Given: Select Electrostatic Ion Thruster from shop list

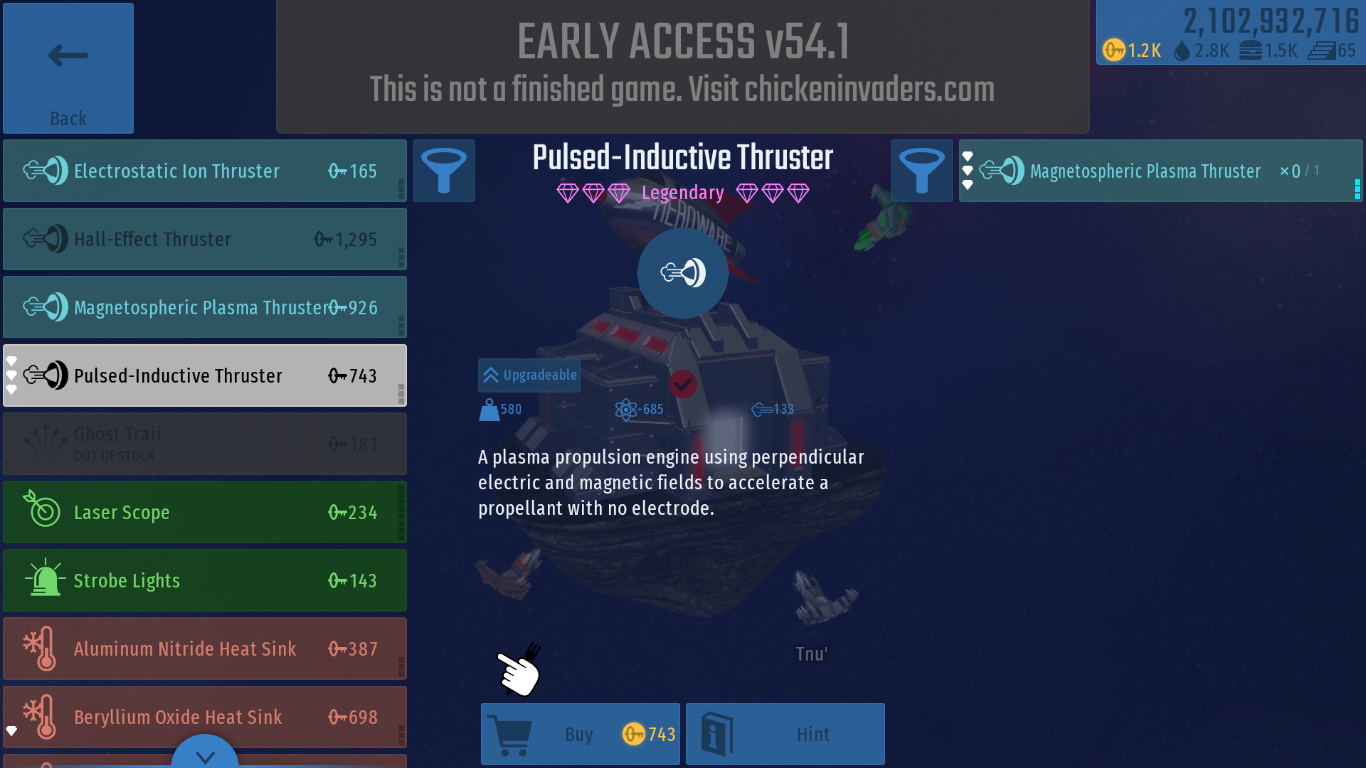Looking at the screenshot, I should point(204,171).
